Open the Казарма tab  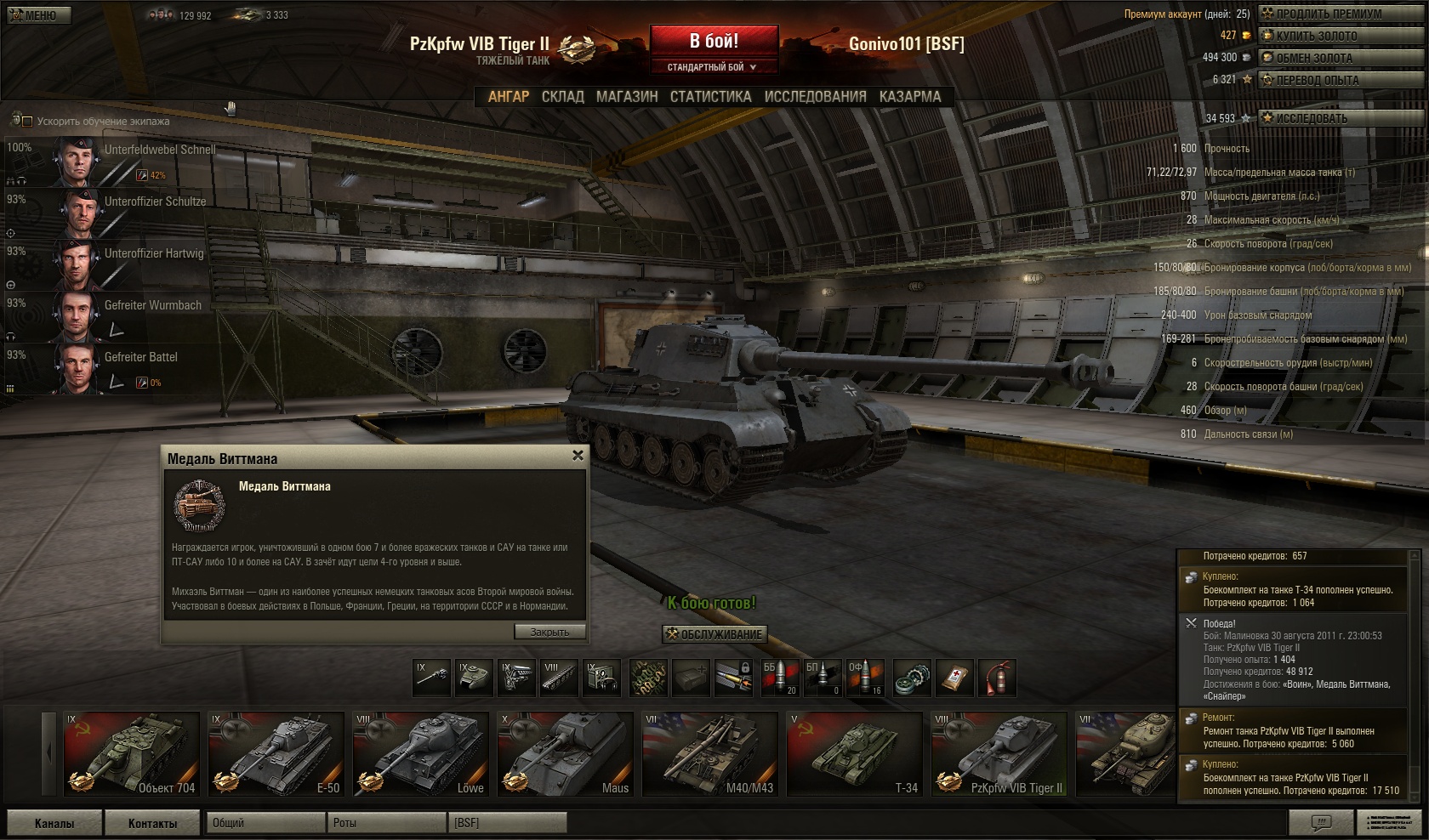[x=910, y=97]
